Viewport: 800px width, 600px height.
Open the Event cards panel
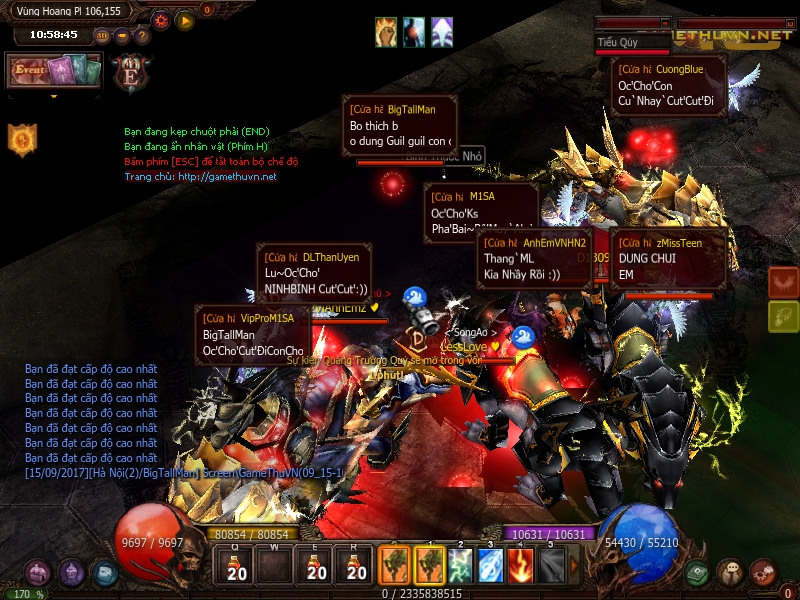pyautogui.click(x=55, y=71)
